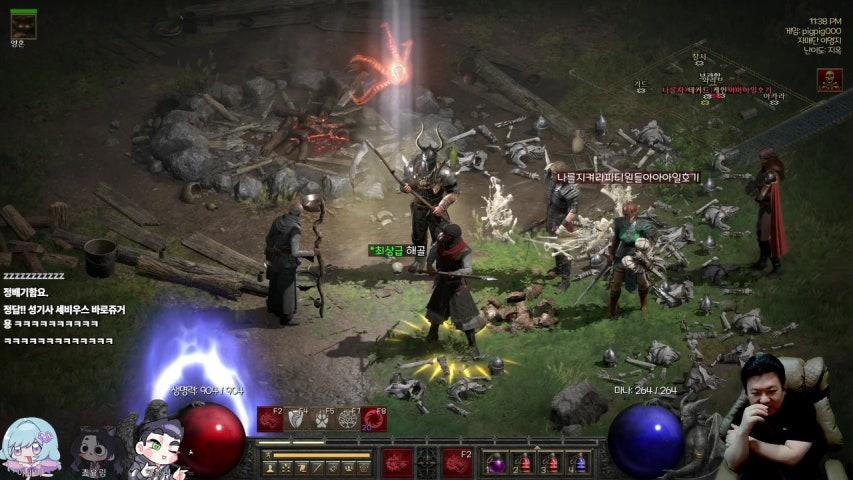Drink the red potion in belt slot 2

524,464
